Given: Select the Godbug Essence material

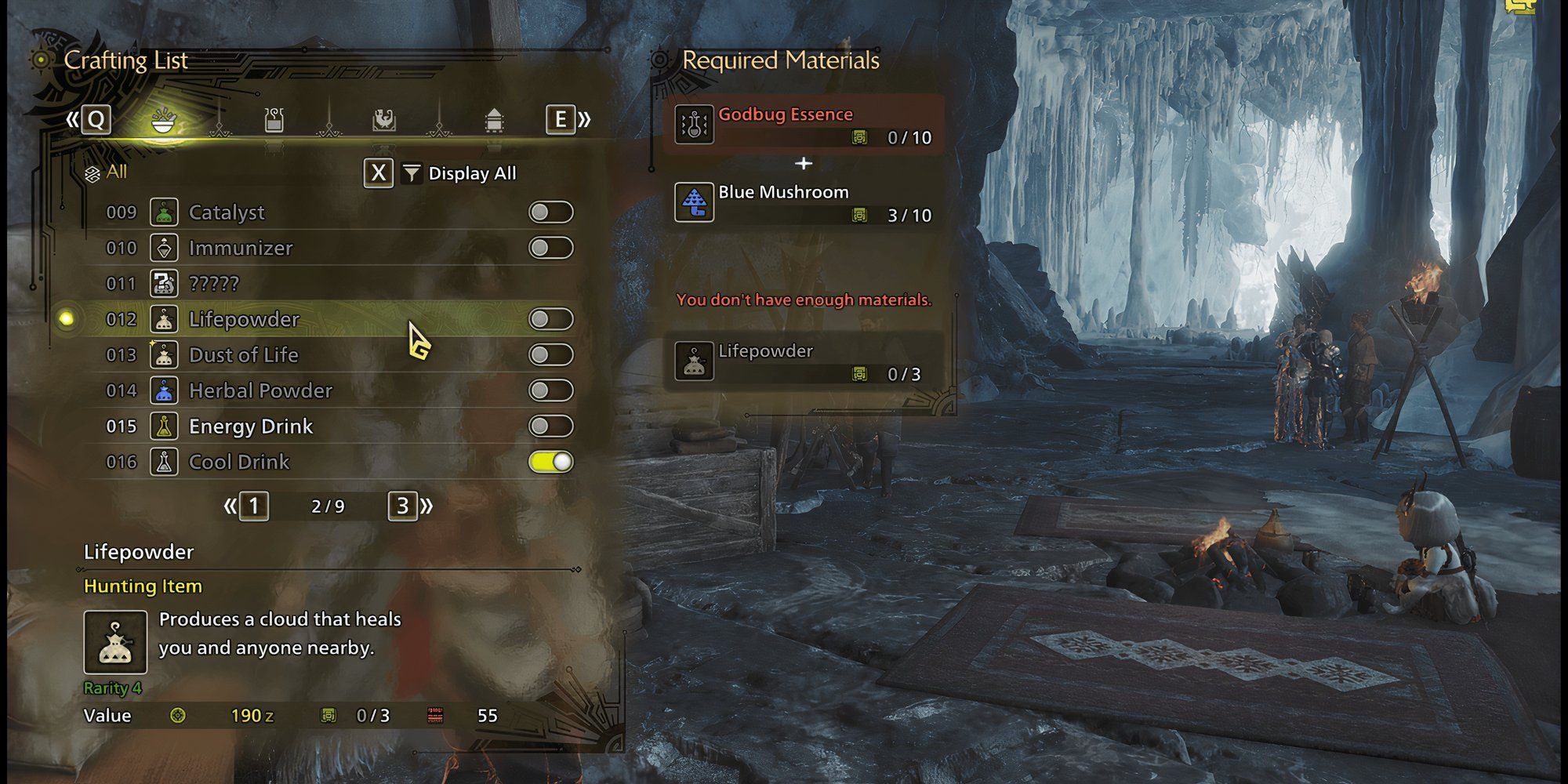Looking at the screenshot, I should click(x=804, y=125).
